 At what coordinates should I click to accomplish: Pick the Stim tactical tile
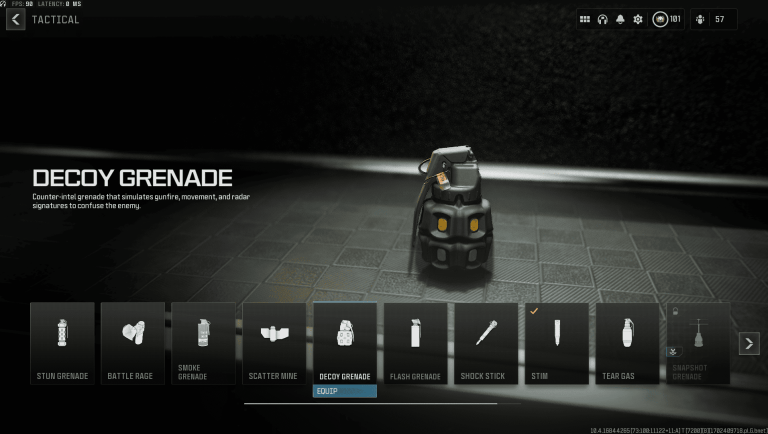coord(556,343)
